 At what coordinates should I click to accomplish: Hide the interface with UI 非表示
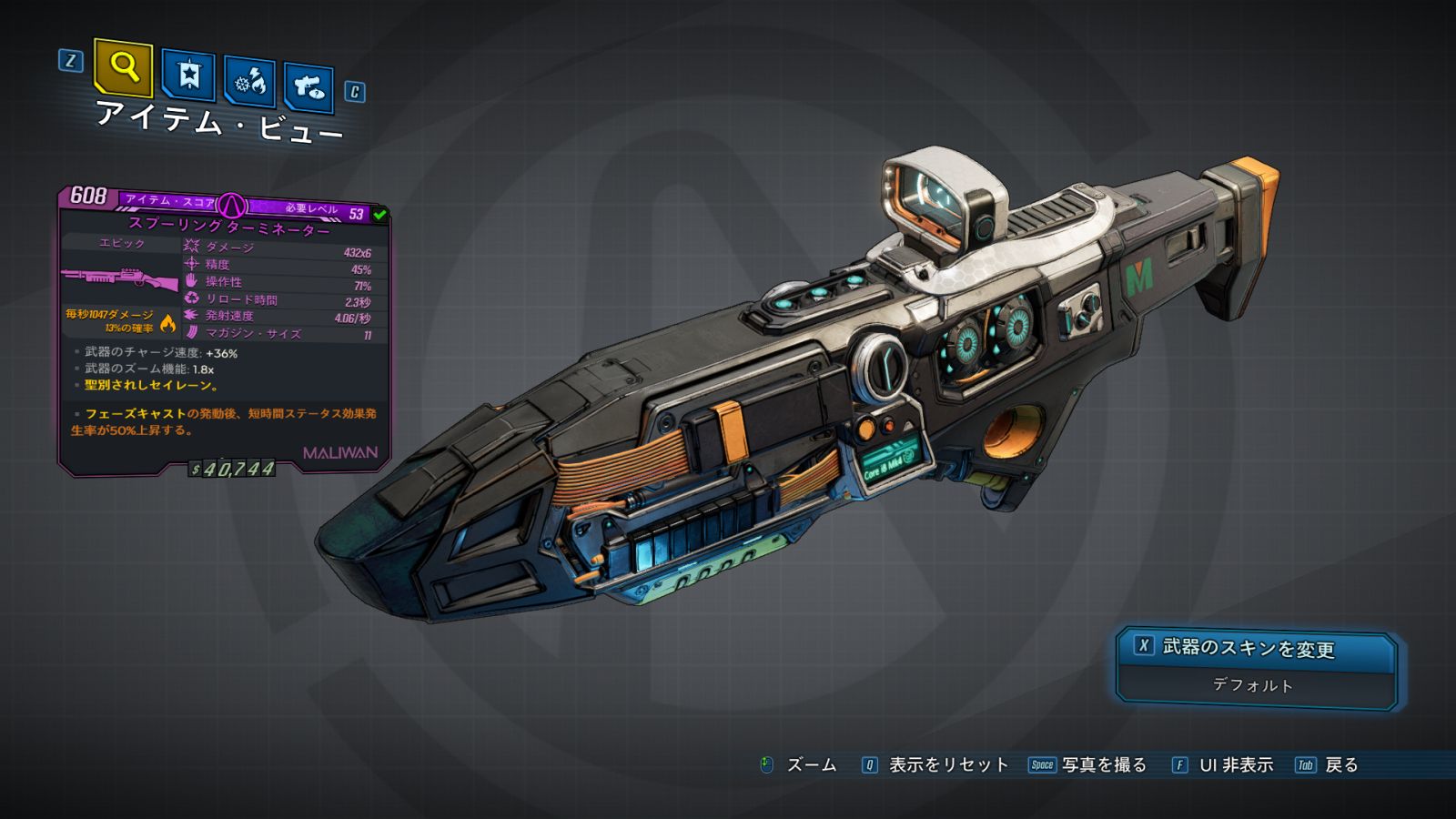coord(1235,765)
